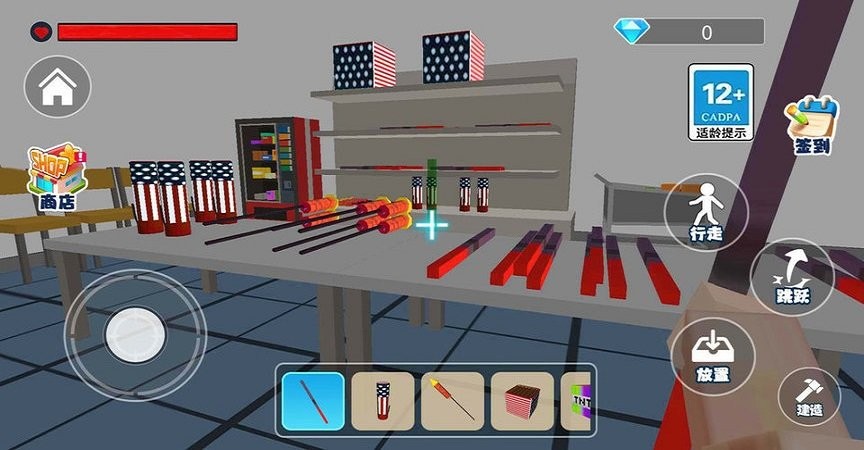This screenshot has height=450, width=864.
Task: Open the Shop (商店)
Action: 57,177
